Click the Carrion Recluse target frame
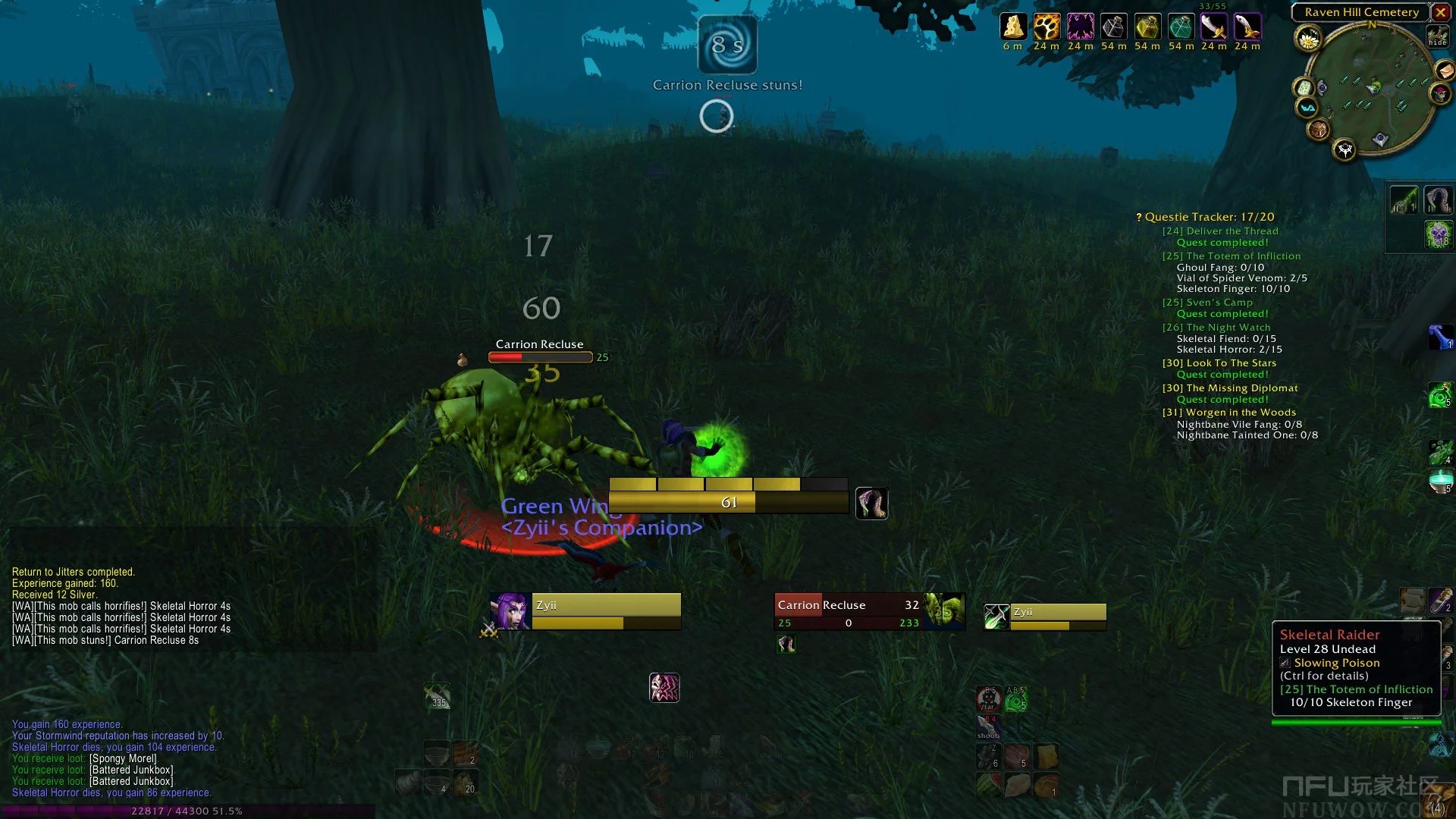The width and height of the screenshot is (1456, 819). tap(848, 611)
